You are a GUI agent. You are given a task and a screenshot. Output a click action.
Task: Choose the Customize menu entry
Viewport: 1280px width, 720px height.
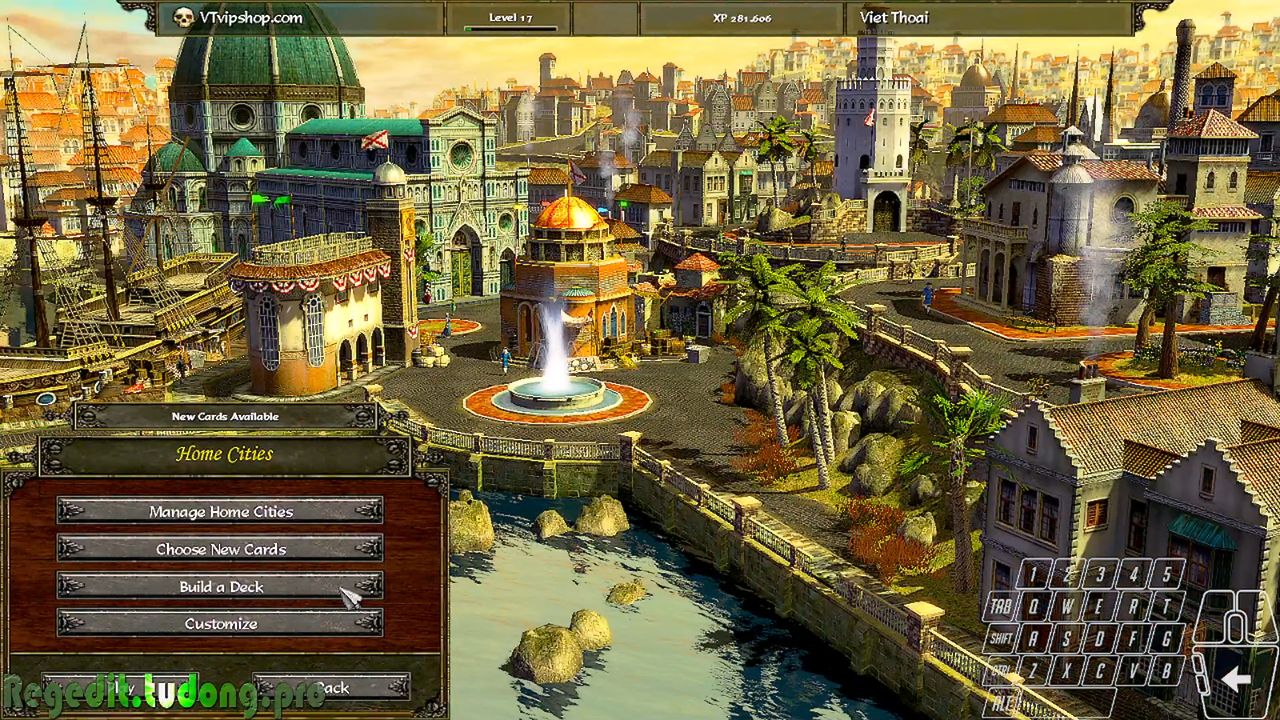(220, 624)
